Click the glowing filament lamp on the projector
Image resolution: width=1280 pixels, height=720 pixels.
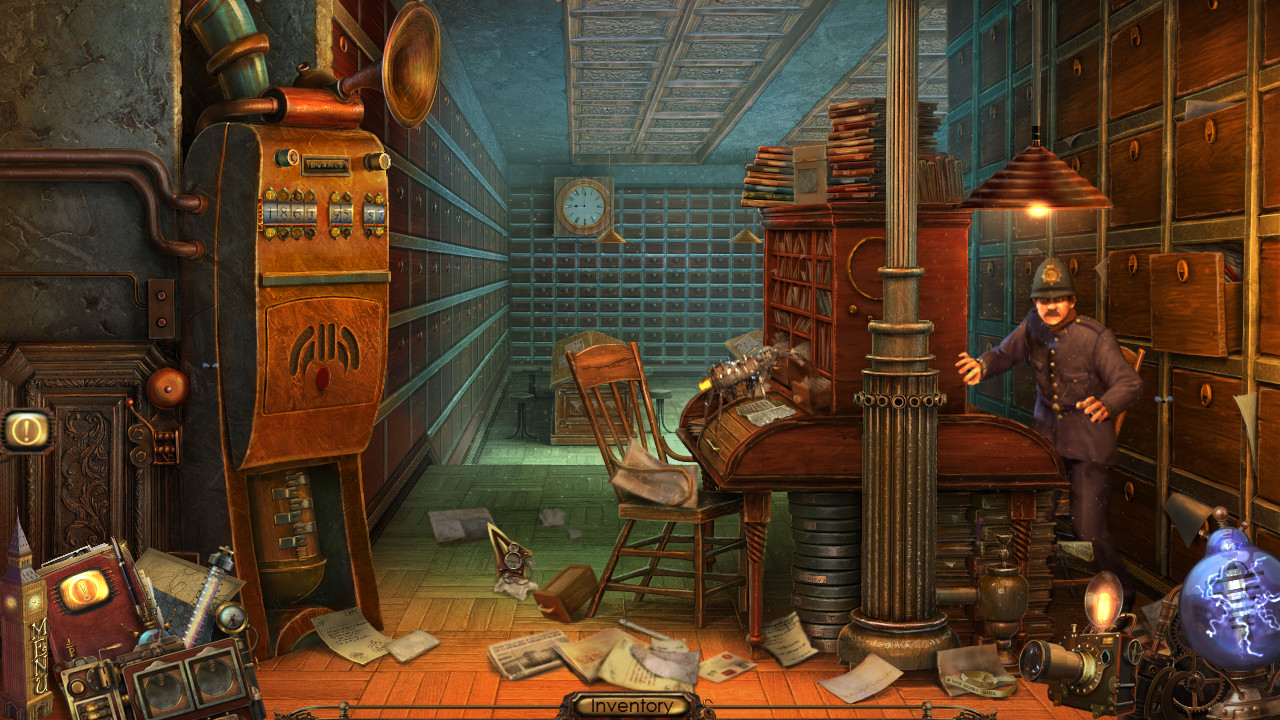1103,598
